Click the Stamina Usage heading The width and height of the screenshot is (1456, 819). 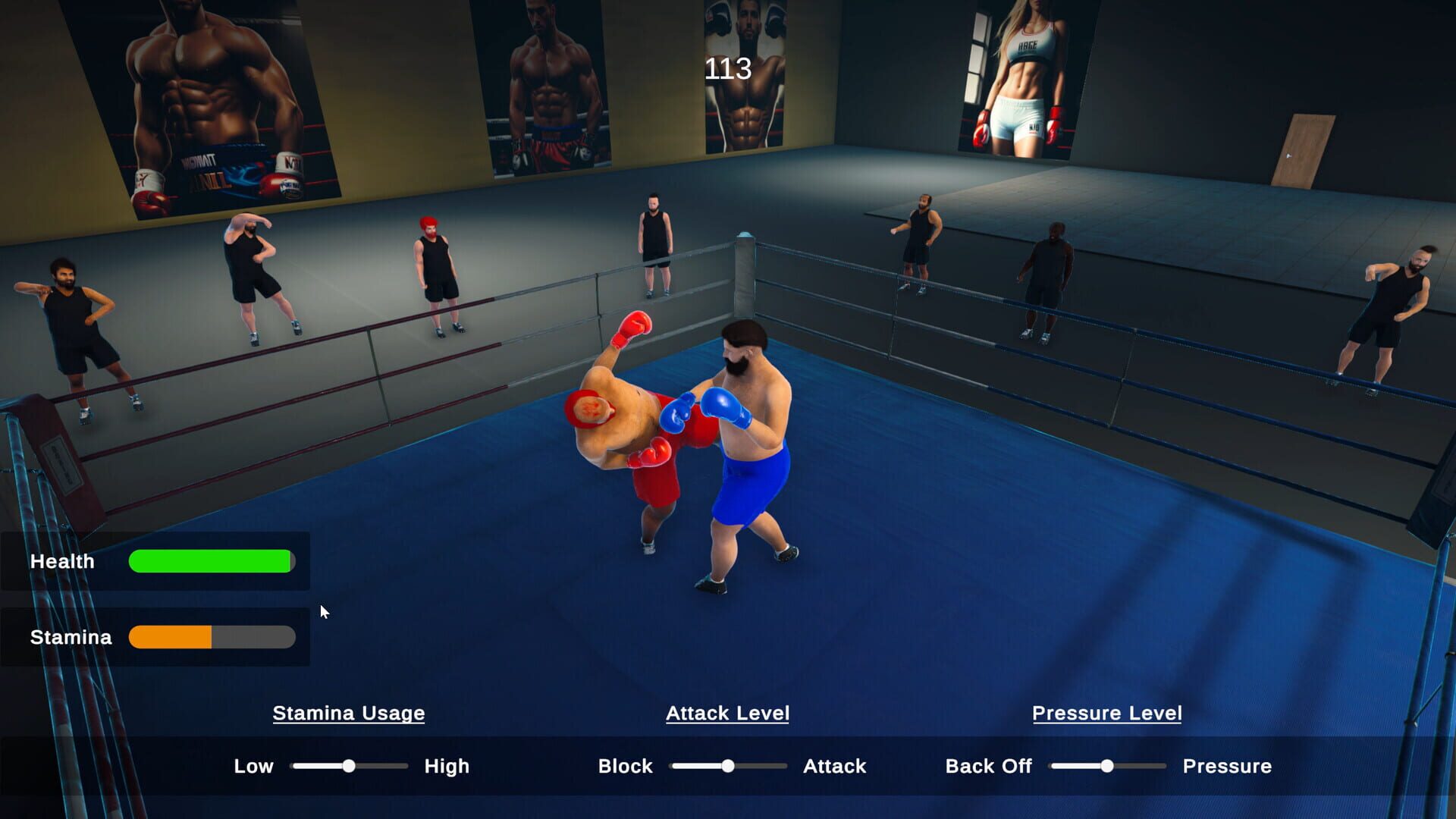[349, 713]
